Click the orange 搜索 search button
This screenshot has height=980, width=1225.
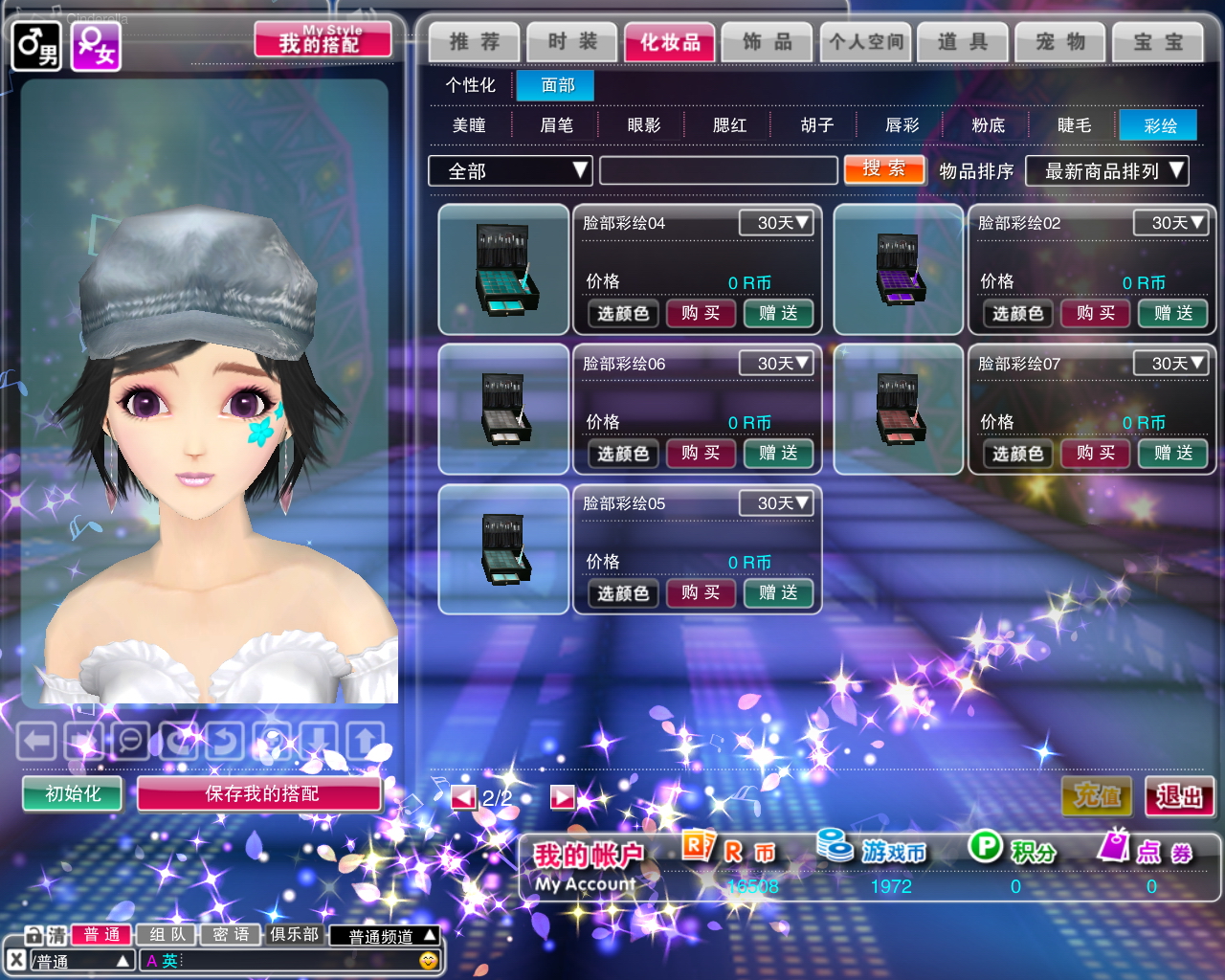(x=884, y=169)
